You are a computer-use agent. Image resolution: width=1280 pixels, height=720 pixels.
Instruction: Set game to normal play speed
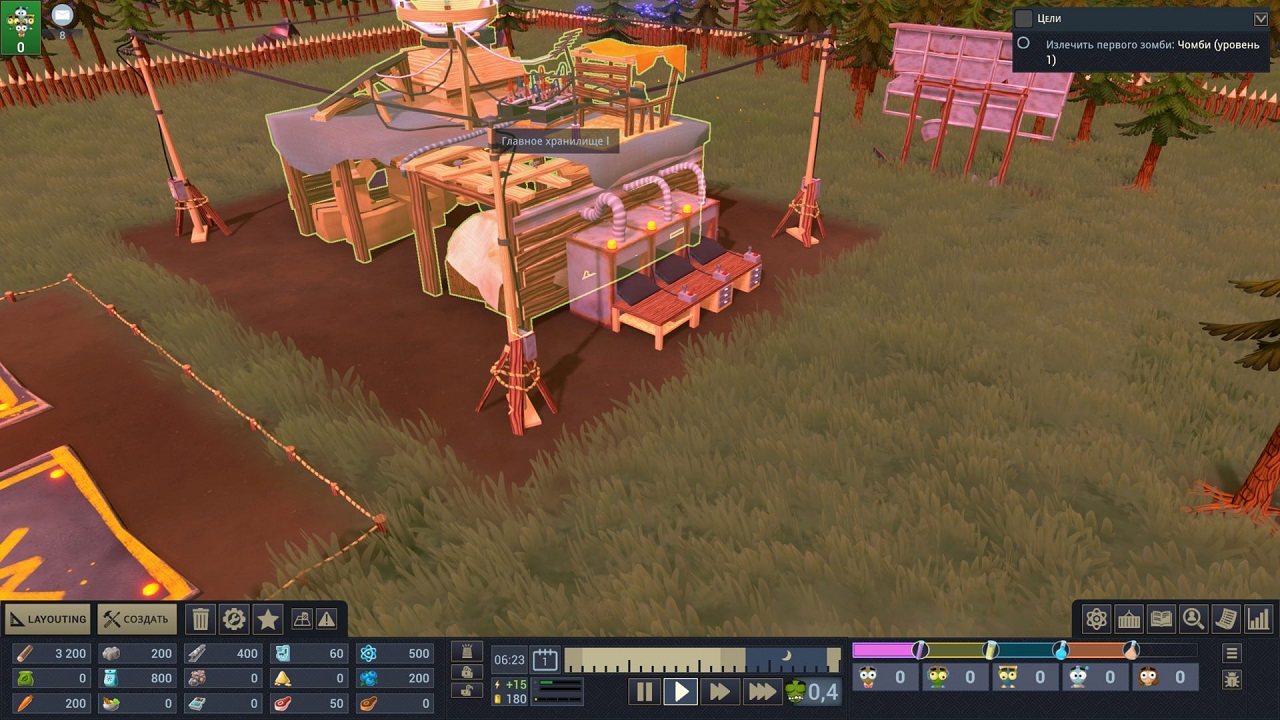pos(681,691)
